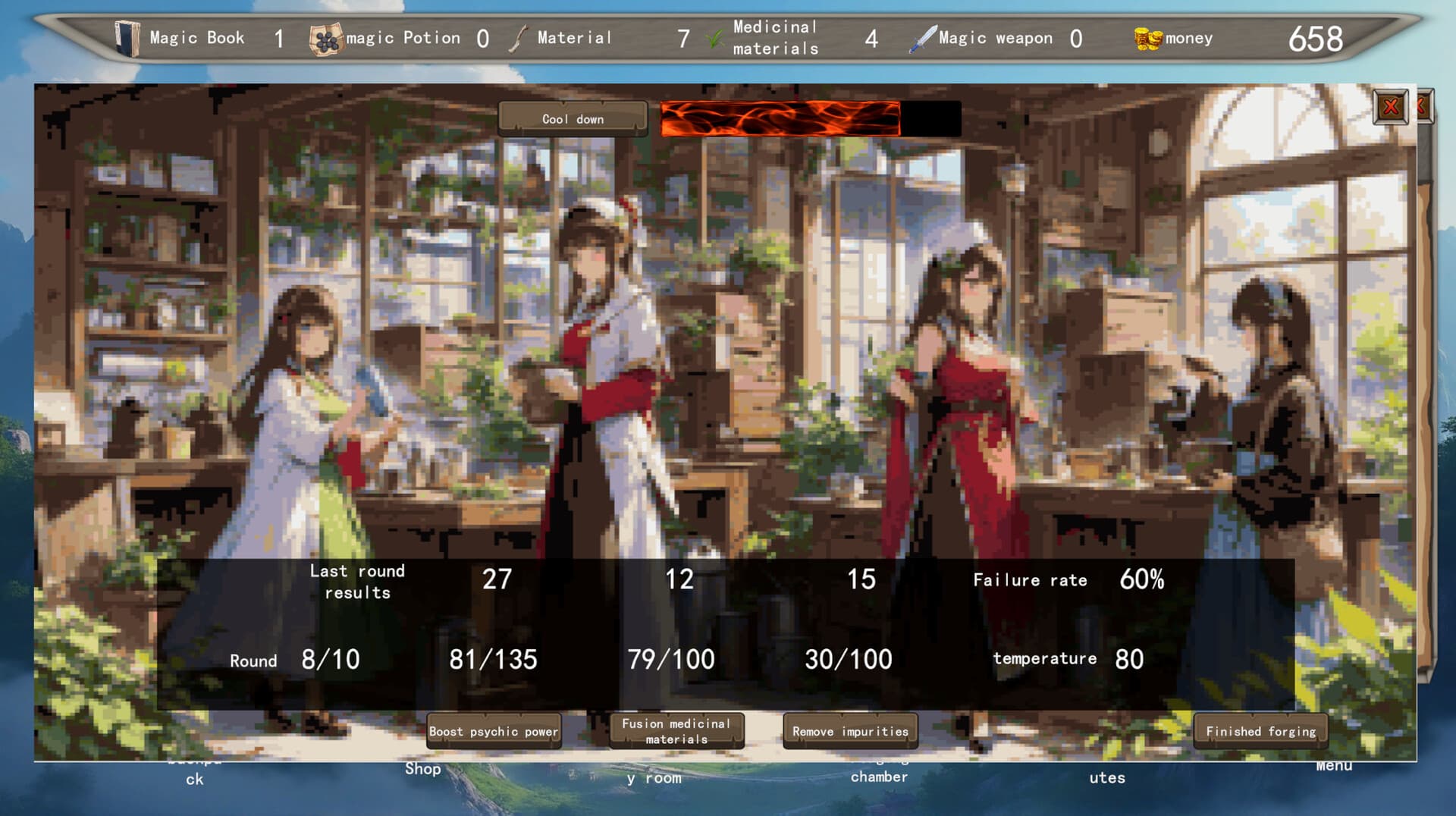1456x816 pixels.
Task: Click the red X close icon on forging window
Action: pos(1392,108)
